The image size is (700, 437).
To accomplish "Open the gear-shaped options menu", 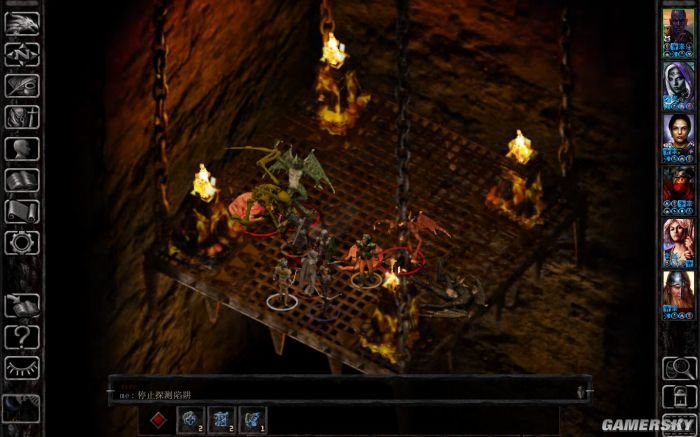I will point(20,242).
